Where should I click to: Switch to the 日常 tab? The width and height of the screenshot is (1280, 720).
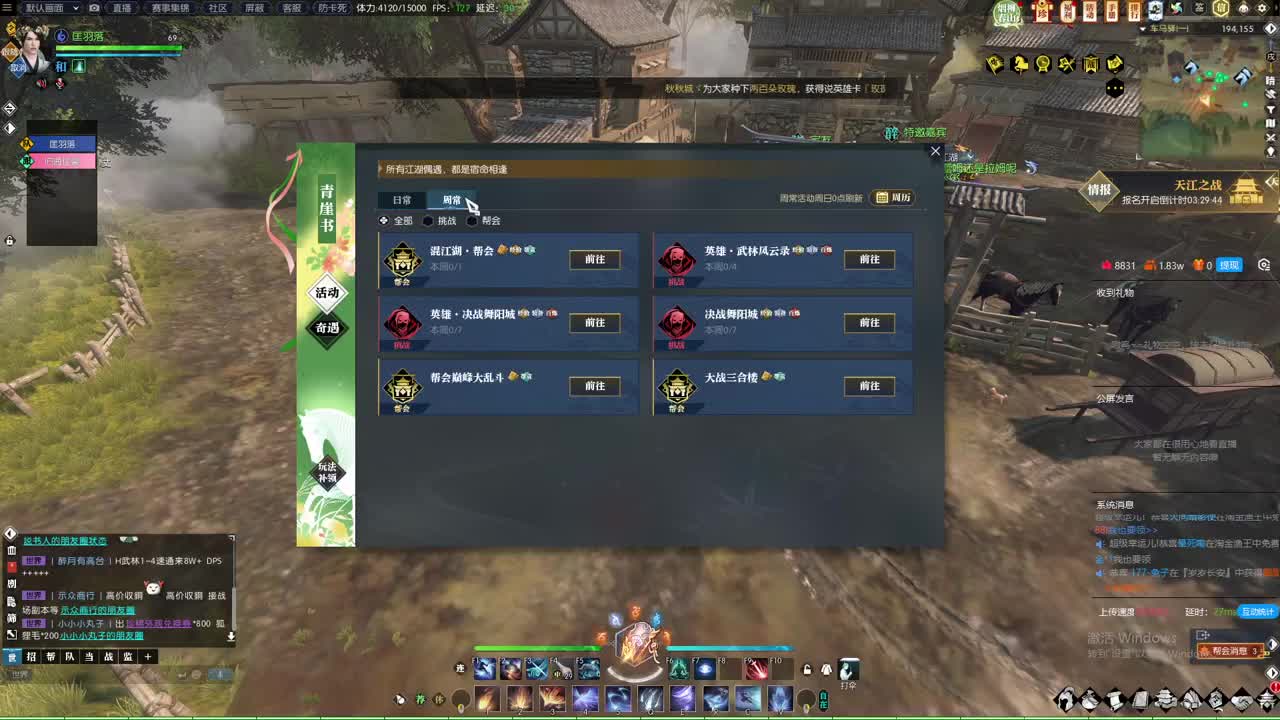click(x=402, y=199)
